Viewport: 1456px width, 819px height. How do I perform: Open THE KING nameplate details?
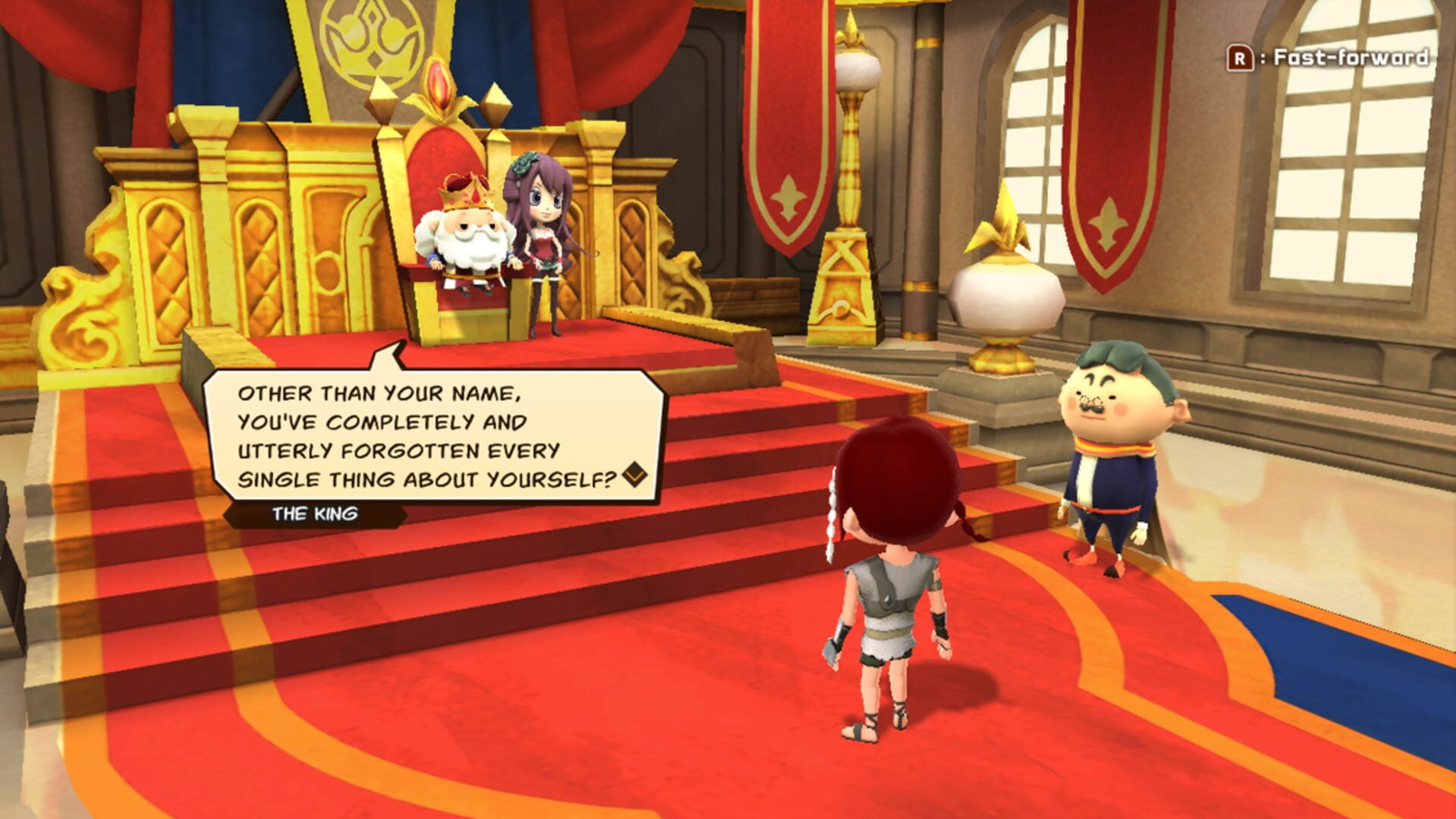pyautogui.click(x=316, y=513)
